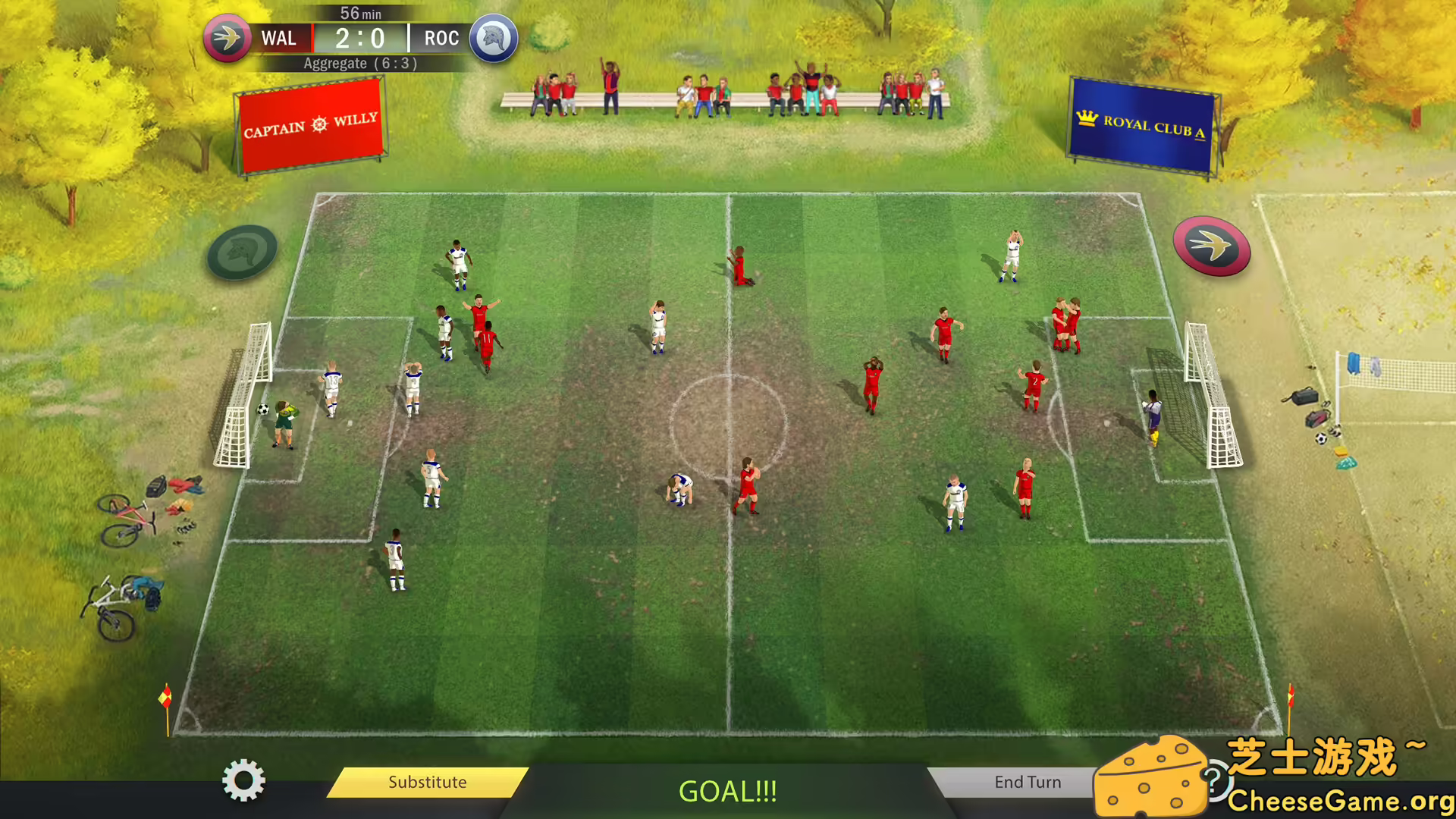Click the GOAL!!! announcement text

point(726,792)
